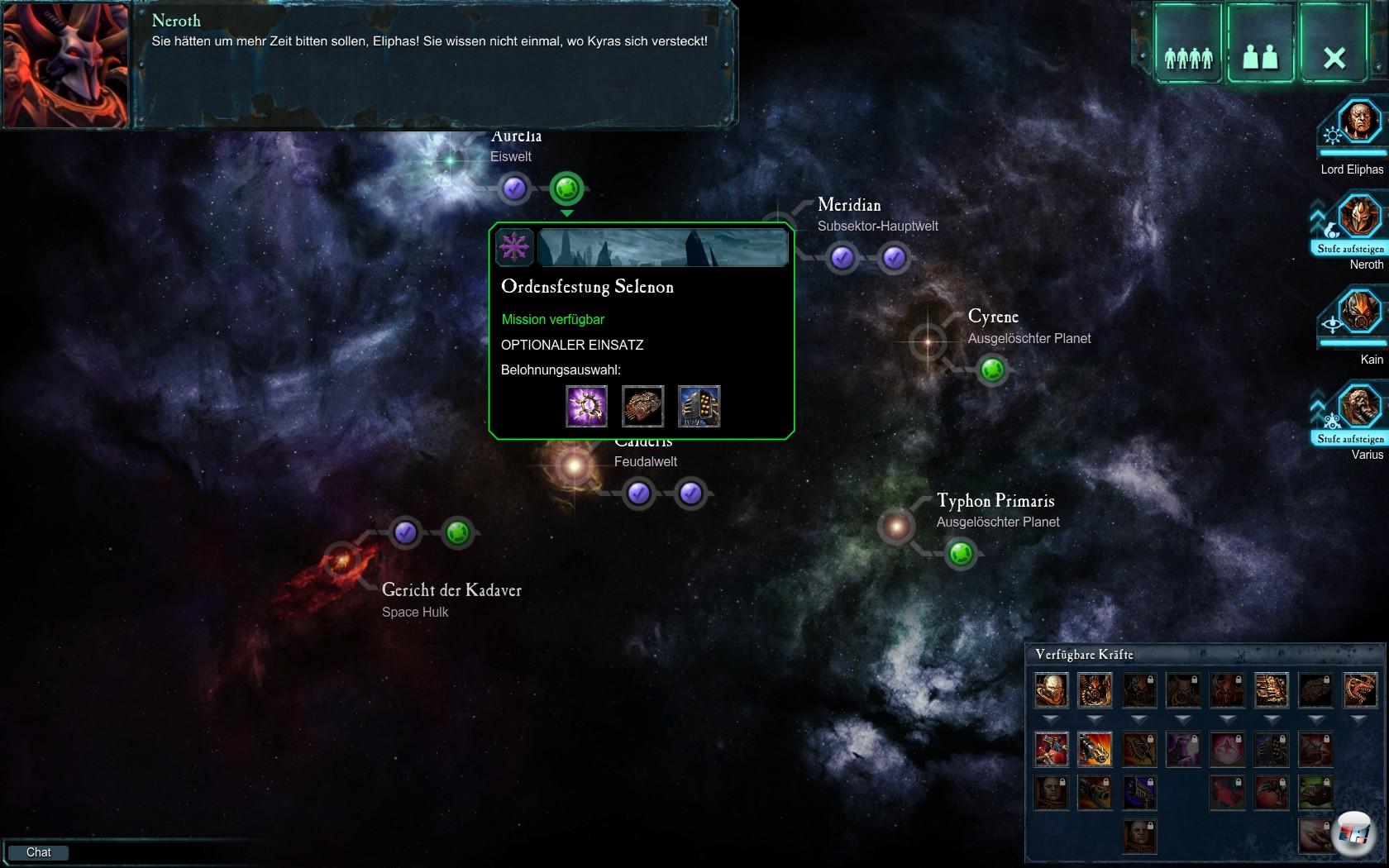Close the star map with the X button
1389x868 pixels.
1334,45
